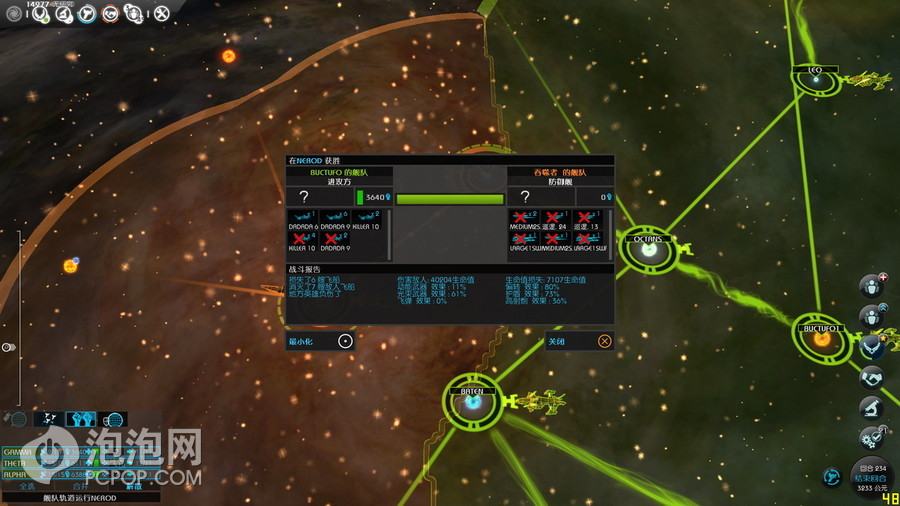
Task: Open the gear-and-wrench settings icon on right
Action: (871, 437)
